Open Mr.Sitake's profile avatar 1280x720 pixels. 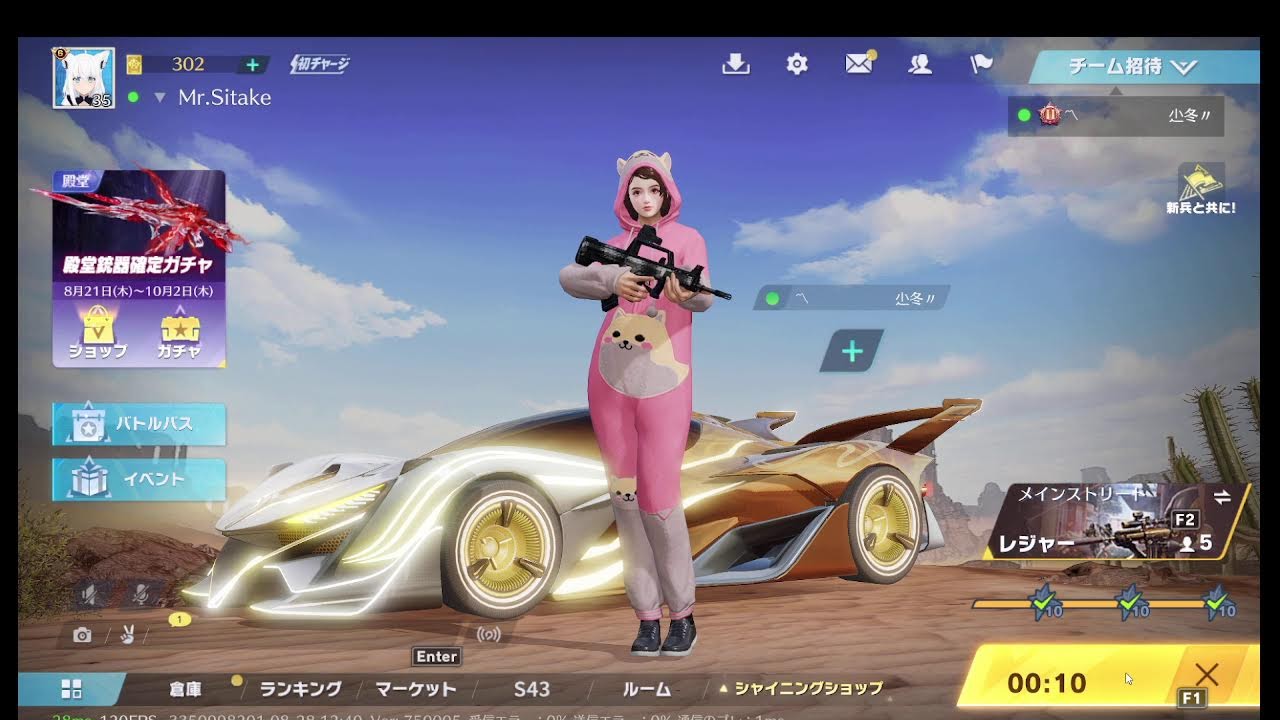83,77
